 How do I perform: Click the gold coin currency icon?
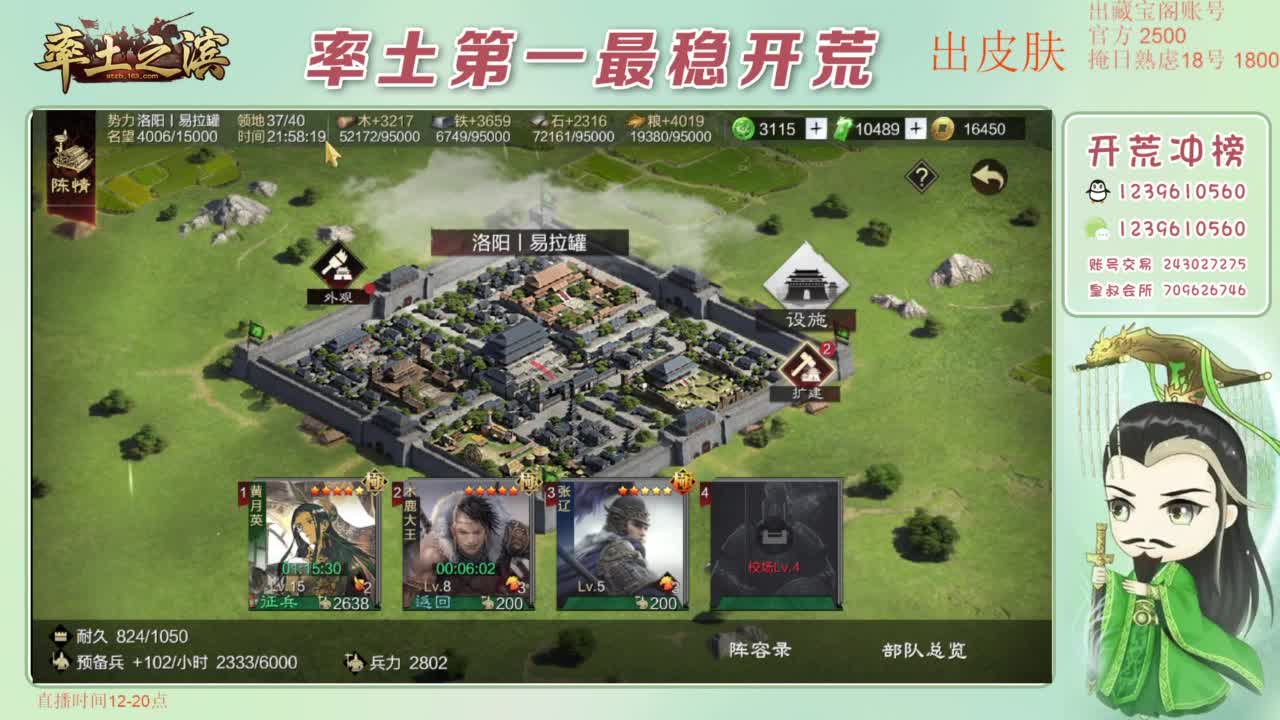[x=944, y=128]
